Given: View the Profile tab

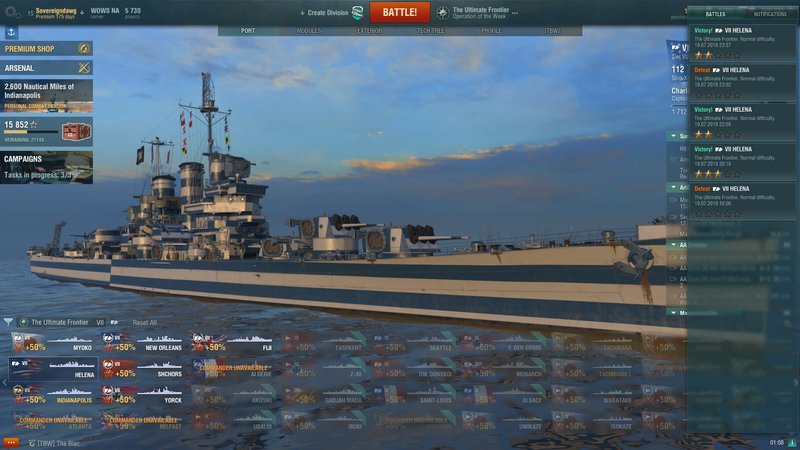Looking at the screenshot, I should (x=492, y=31).
